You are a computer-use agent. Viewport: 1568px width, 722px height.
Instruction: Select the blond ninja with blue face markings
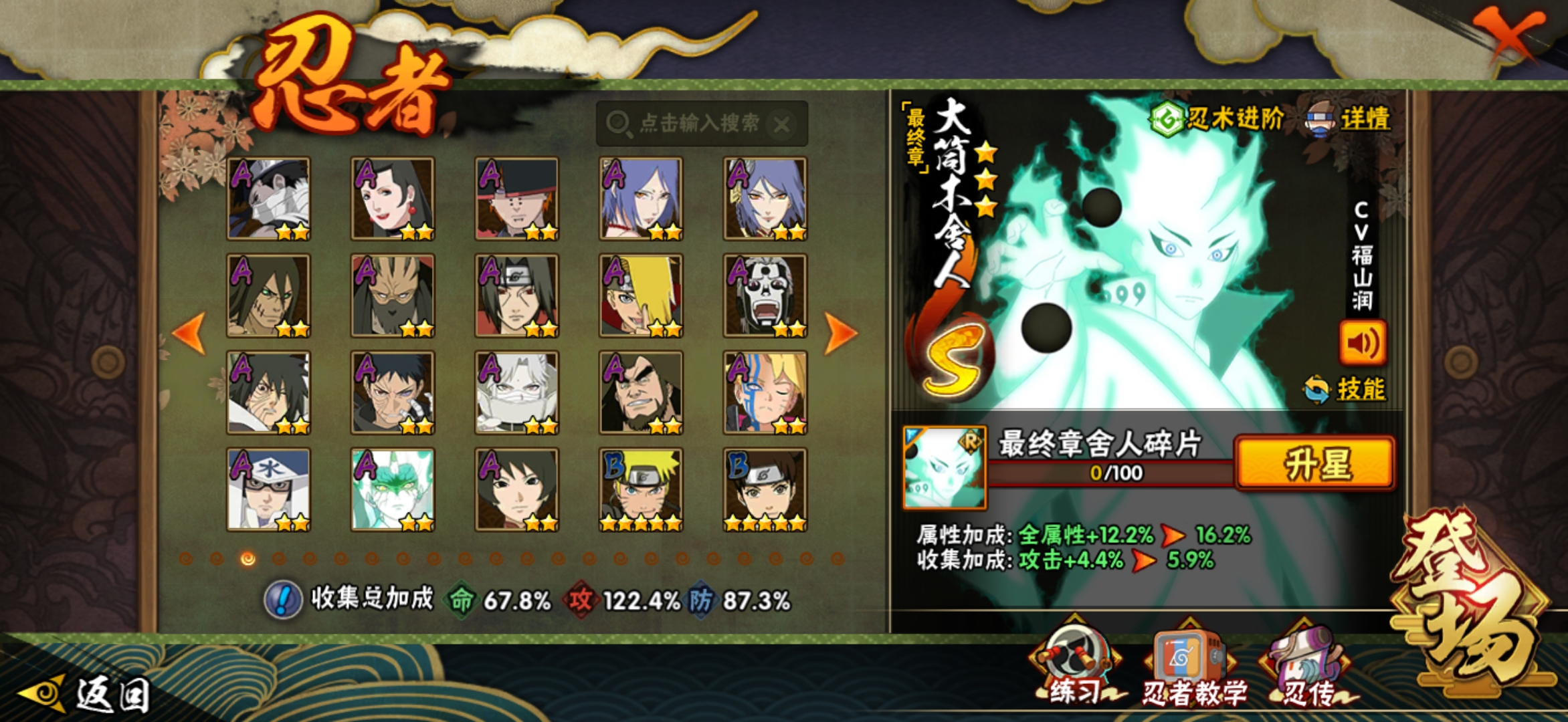pyautogui.click(x=765, y=393)
